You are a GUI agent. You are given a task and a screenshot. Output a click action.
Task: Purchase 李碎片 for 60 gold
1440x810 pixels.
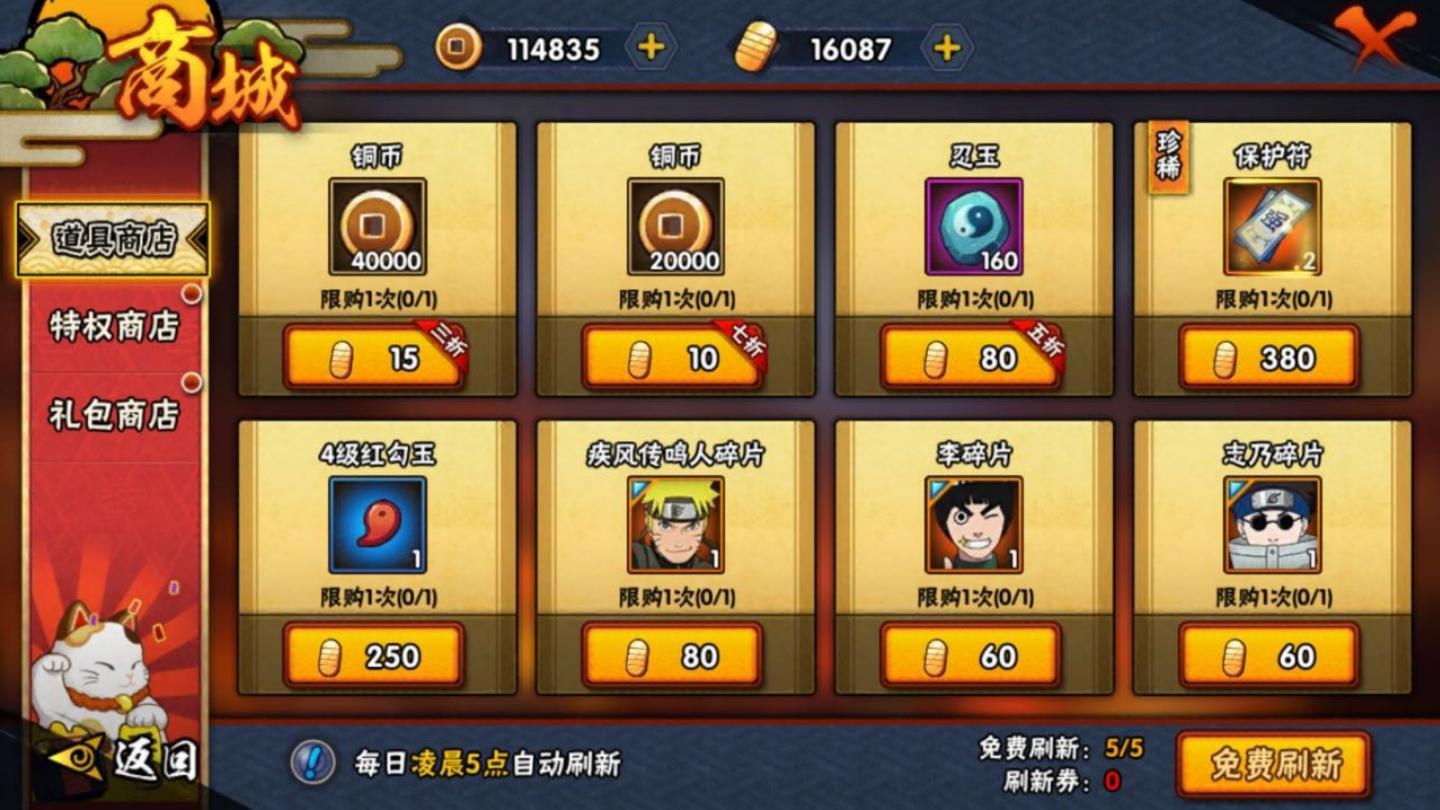tap(970, 656)
